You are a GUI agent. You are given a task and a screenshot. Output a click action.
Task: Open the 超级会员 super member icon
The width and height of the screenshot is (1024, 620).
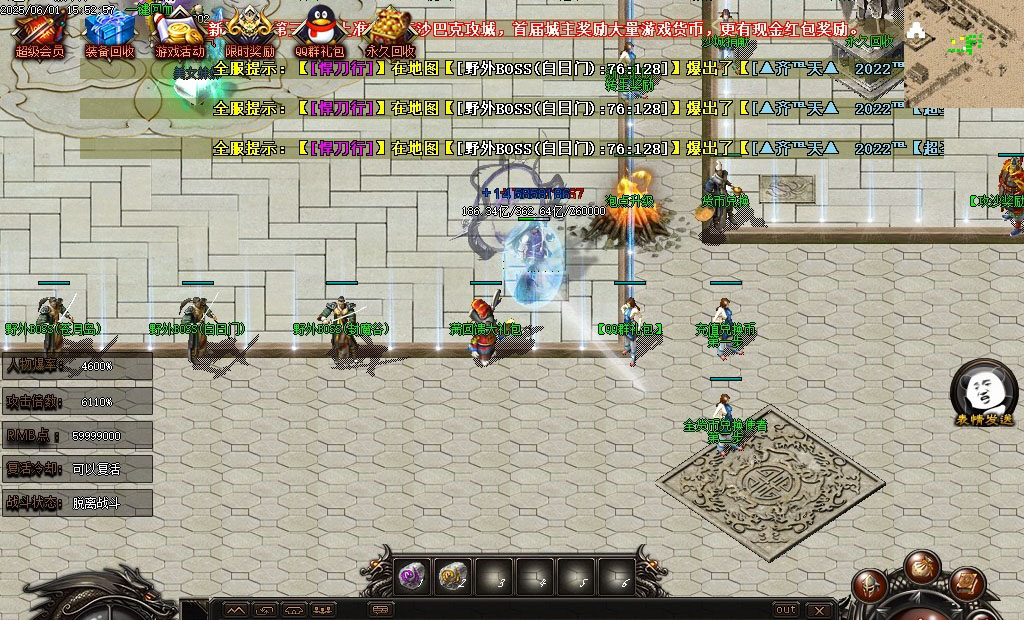coord(39,30)
